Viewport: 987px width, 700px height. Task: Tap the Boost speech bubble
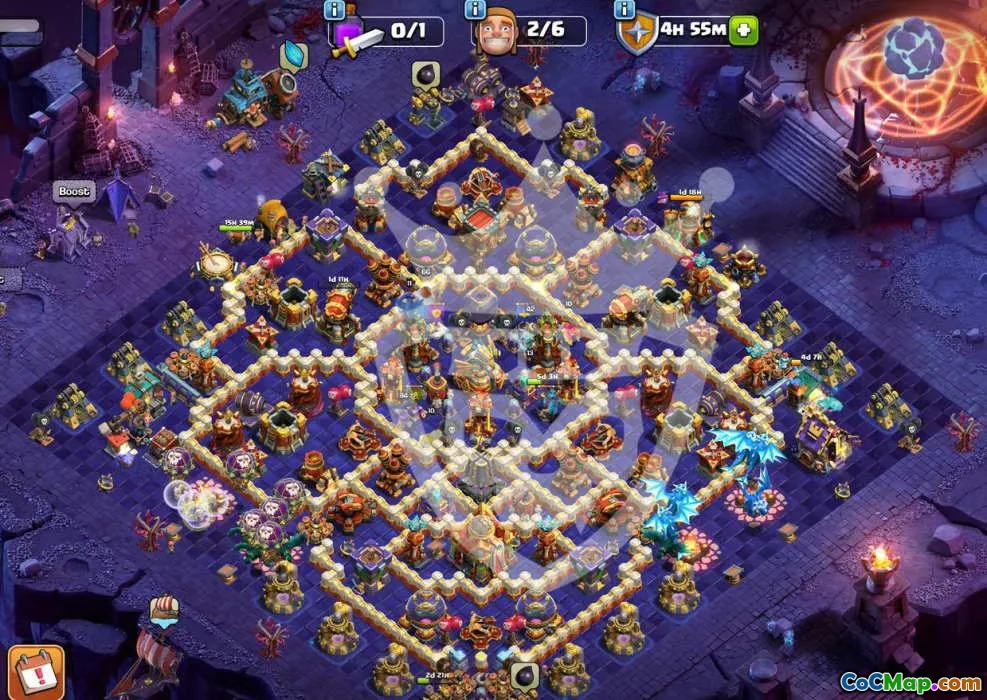(74, 191)
